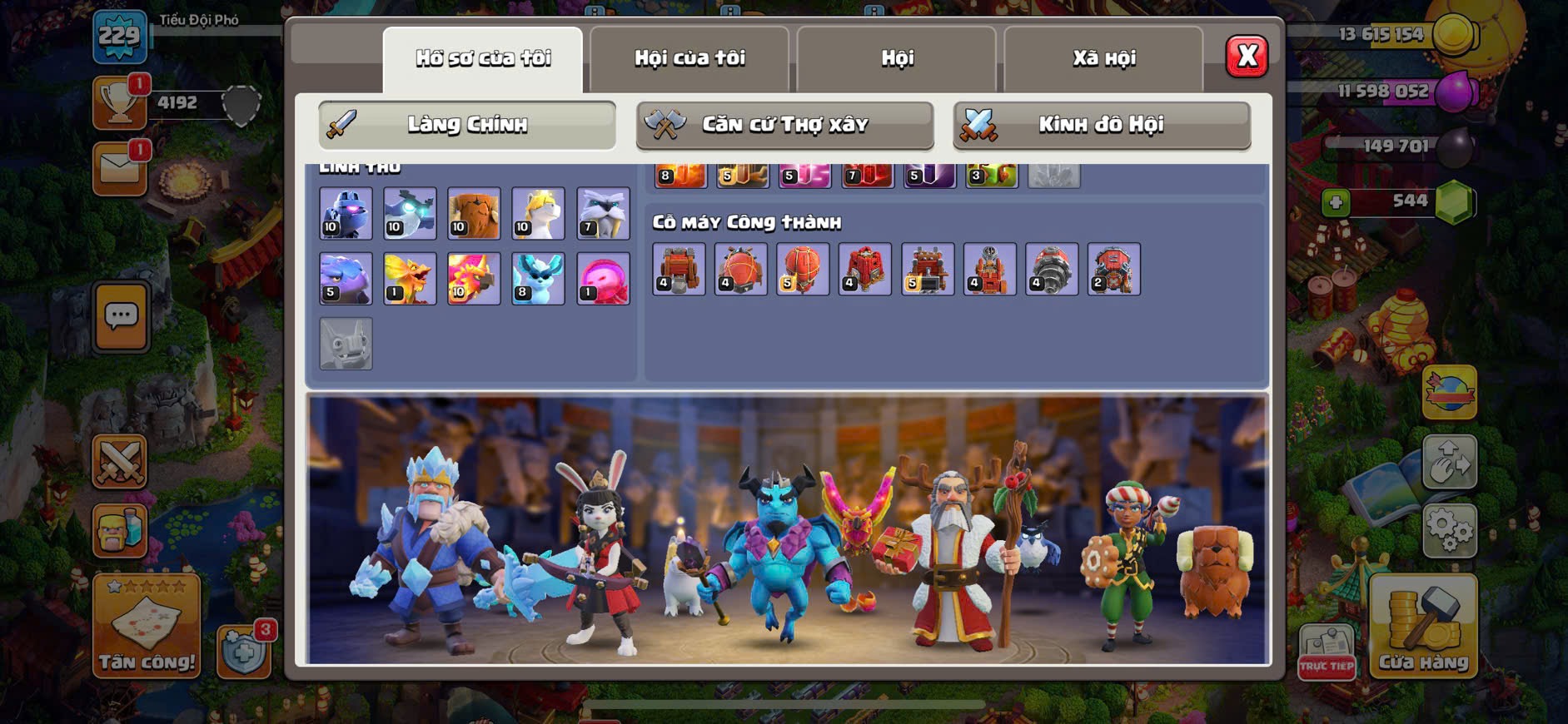
Task: Switch to the Hội của tôi tab
Action: pyautogui.click(x=689, y=58)
